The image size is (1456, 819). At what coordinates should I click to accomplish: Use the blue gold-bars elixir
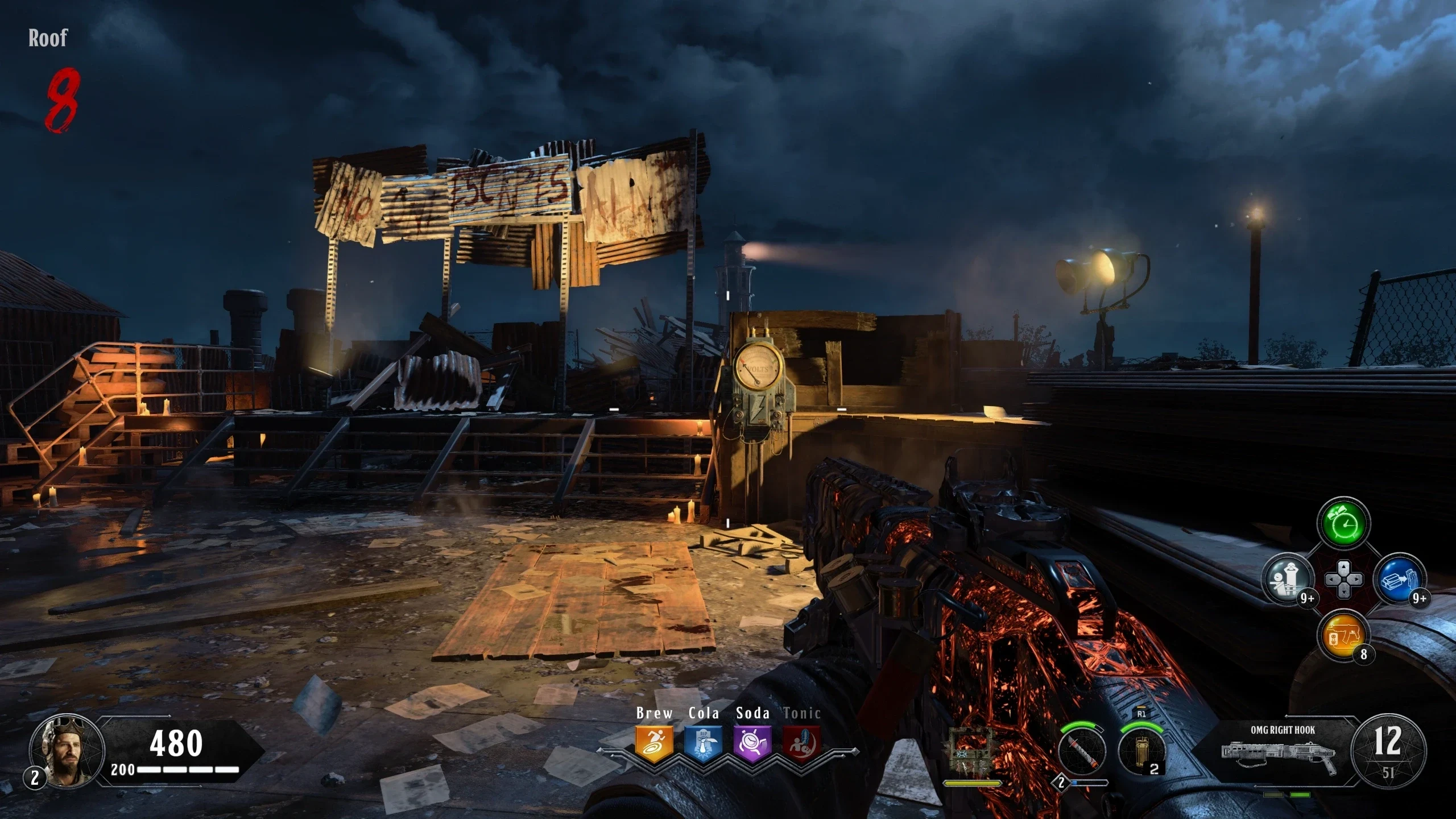click(1399, 580)
